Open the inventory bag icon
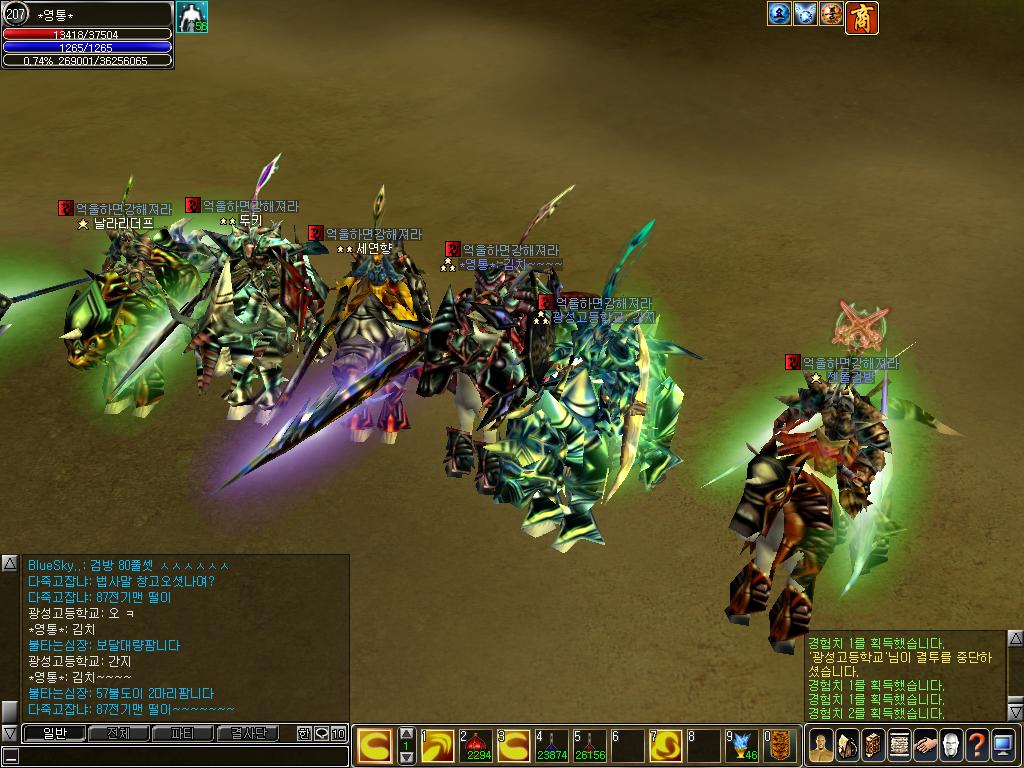This screenshot has width=1024, height=768. click(846, 745)
